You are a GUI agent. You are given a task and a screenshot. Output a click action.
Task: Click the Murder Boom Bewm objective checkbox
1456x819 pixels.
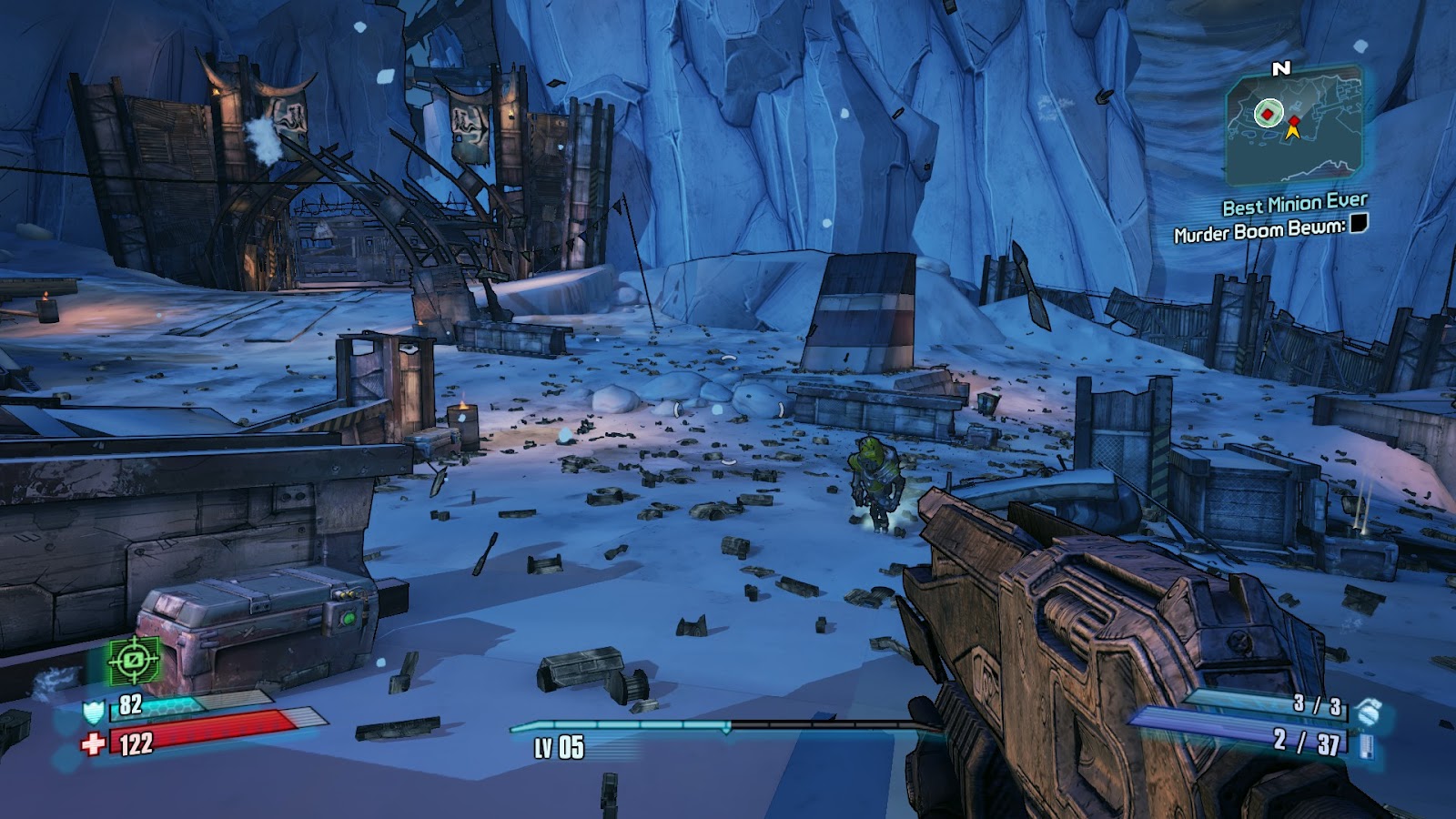pos(1359,223)
